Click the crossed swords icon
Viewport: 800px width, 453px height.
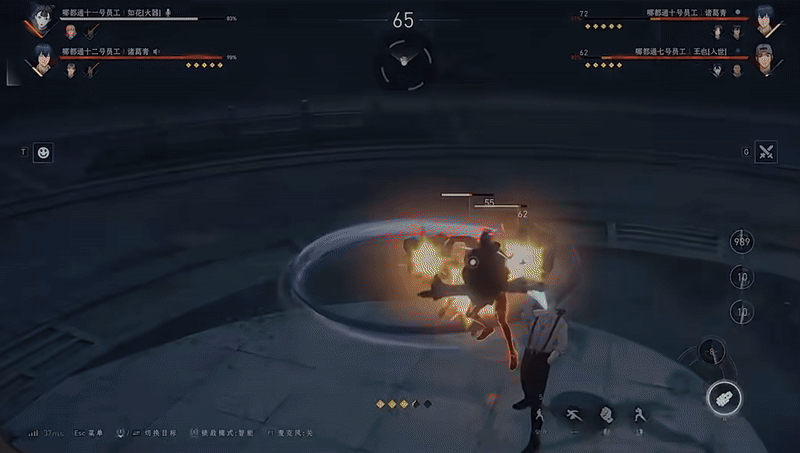tap(767, 152)
